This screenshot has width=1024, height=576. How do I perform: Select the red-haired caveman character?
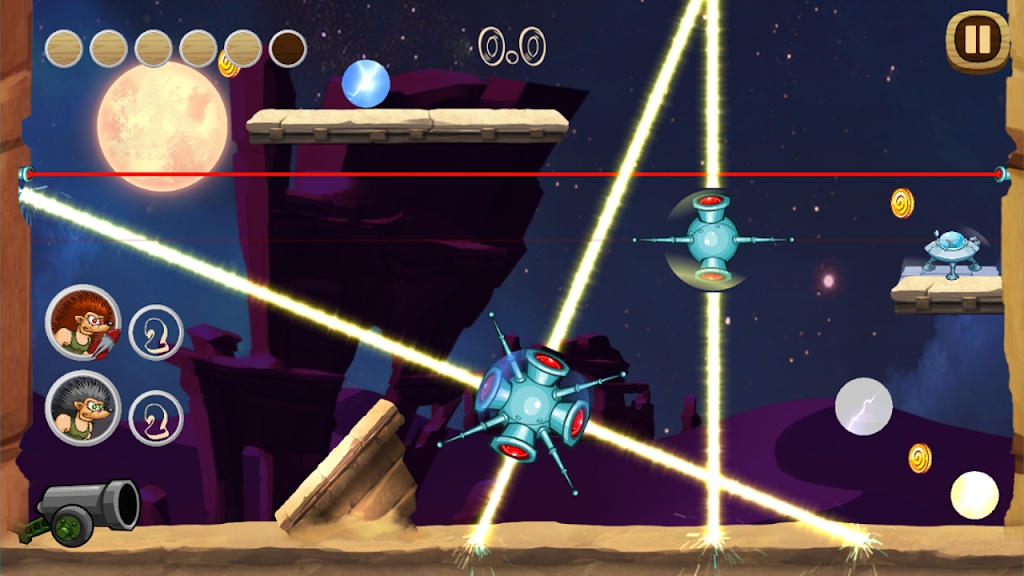pyautogui.click(x=82, y=323)
